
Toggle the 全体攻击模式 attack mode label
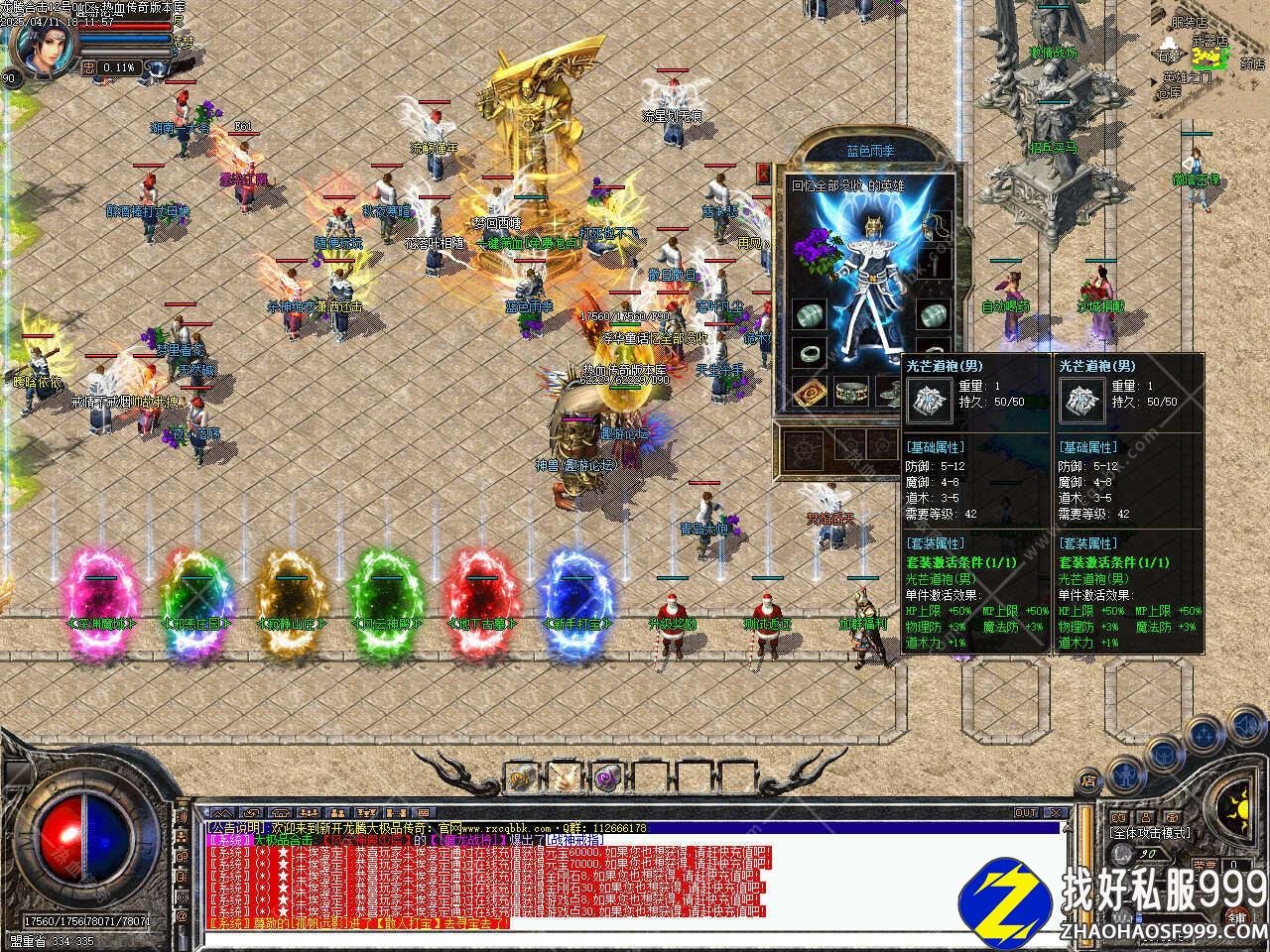(x=1150, y=833)
